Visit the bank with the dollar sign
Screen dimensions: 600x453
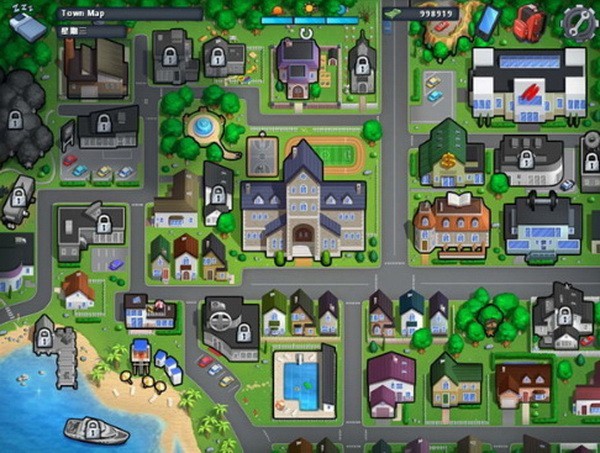pyautogui.click(x=449, y=155)
